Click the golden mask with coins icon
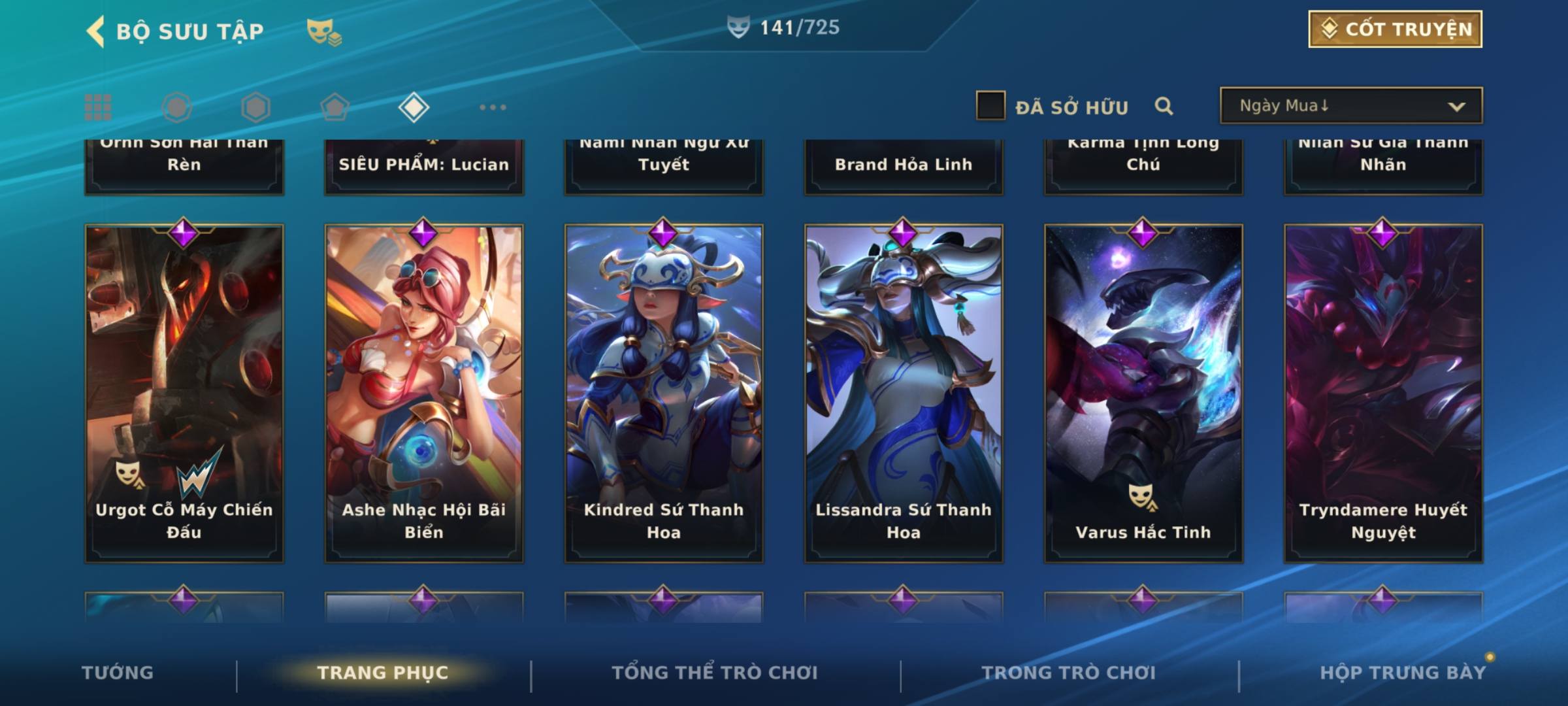The image size is (1568, 706). [x=323, y=31]
